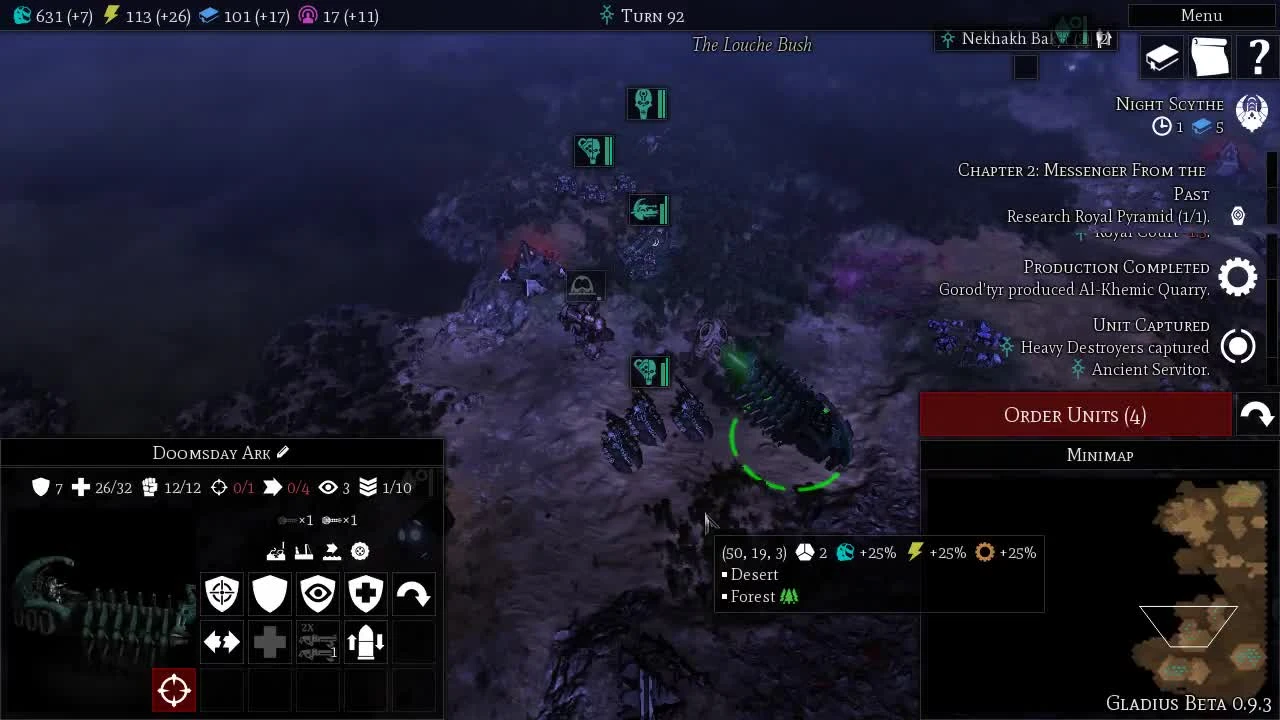Screen dimensions: 1280x720
Task: Open the Menu
Action: 1200,15
